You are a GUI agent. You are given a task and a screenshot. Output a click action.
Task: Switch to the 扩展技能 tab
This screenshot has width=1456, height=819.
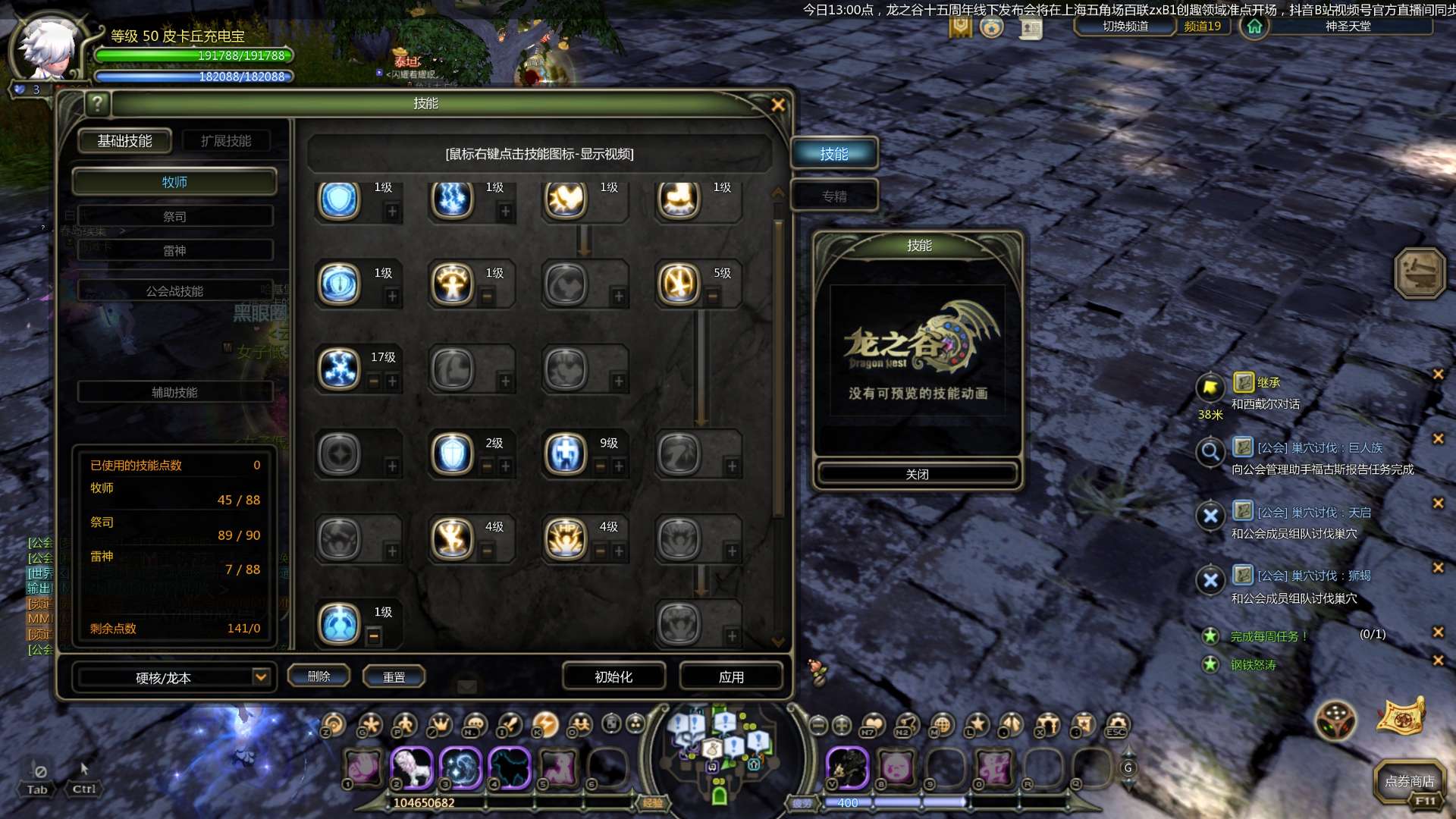[x=225, y=141]
